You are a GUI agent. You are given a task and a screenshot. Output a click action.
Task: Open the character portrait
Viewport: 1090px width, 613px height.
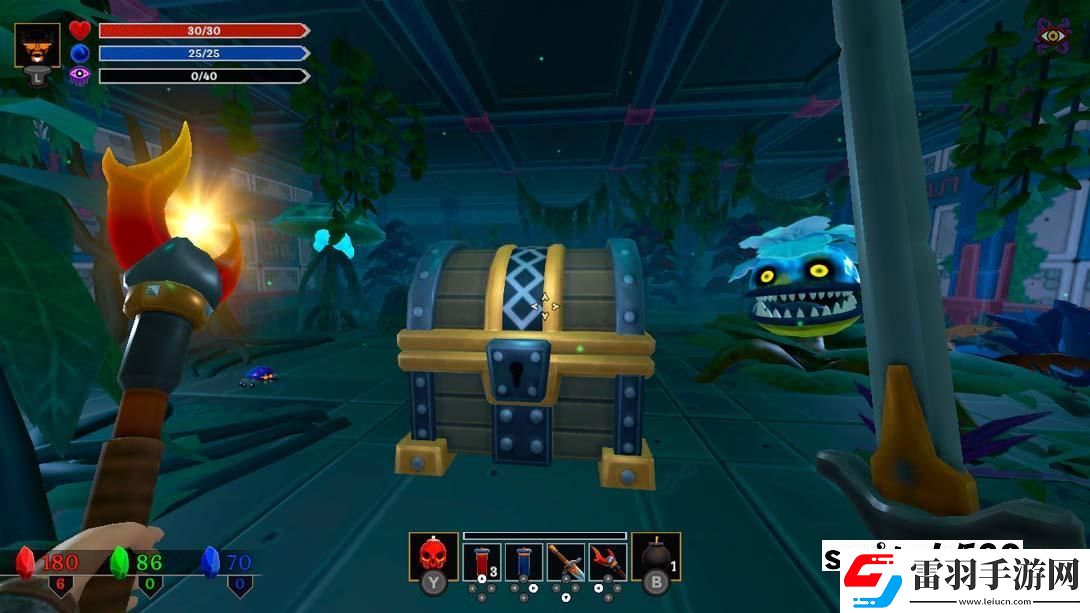tap(37, 45)
